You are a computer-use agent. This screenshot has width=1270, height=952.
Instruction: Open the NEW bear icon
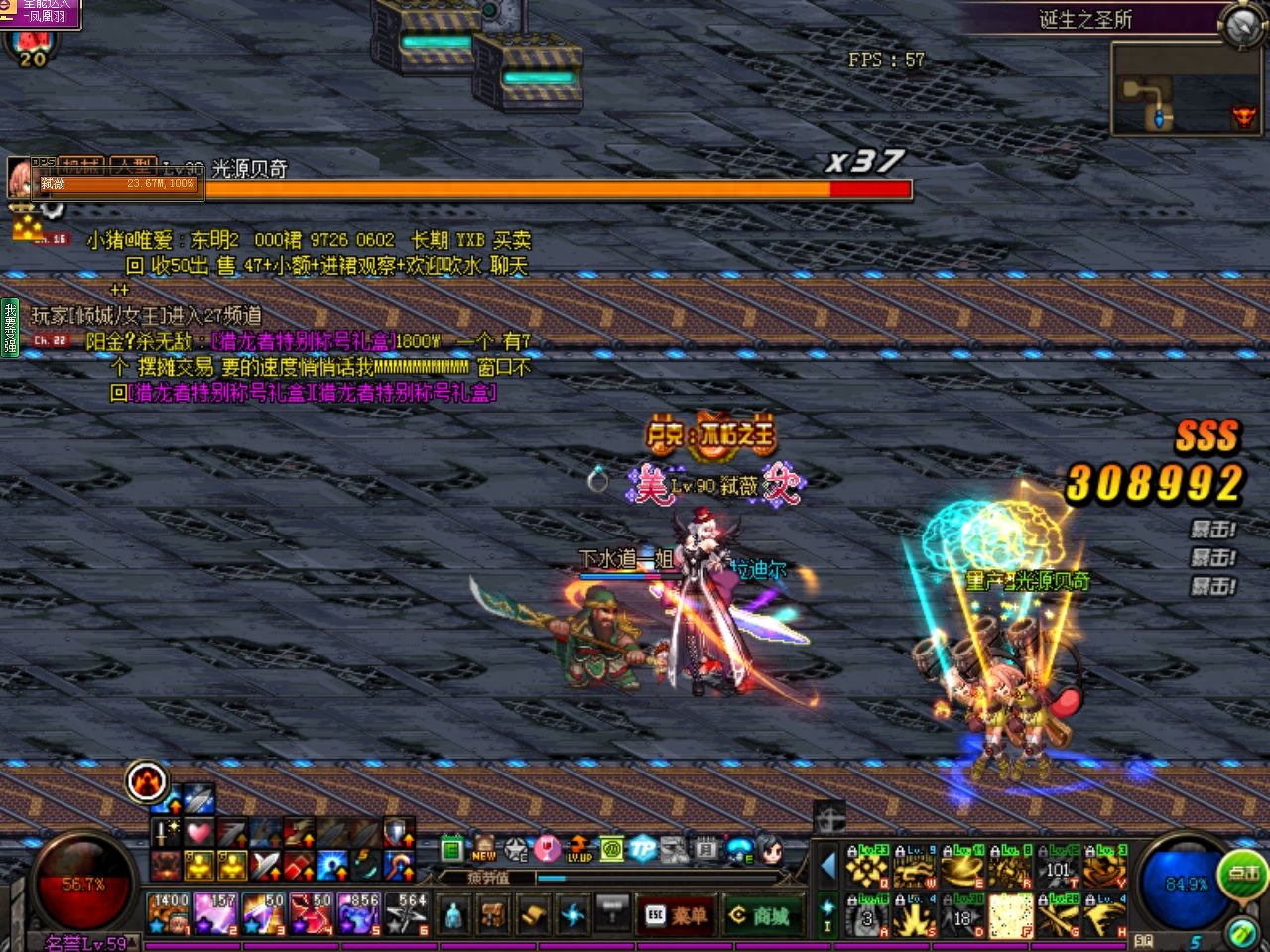coord(484,849)
